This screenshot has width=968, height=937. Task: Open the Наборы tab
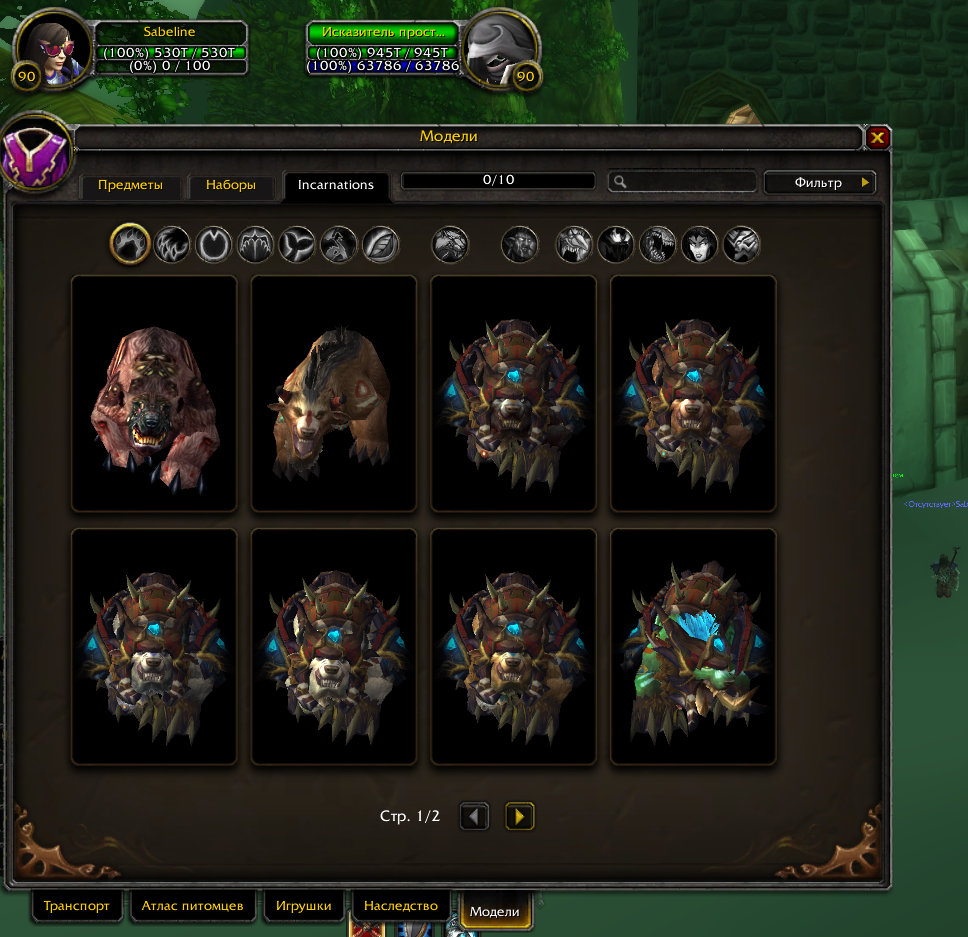click(x=231, y=185)
